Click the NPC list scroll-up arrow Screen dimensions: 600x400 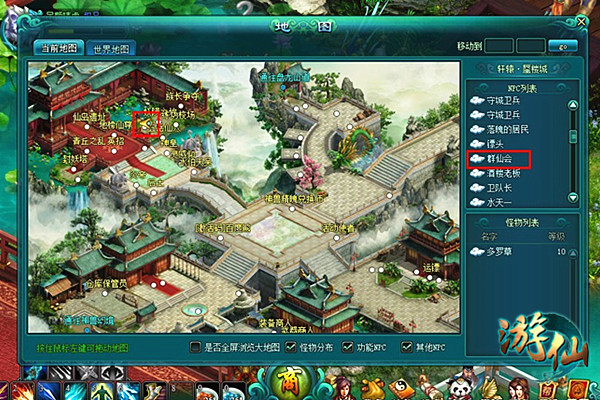tap(573, 103)
